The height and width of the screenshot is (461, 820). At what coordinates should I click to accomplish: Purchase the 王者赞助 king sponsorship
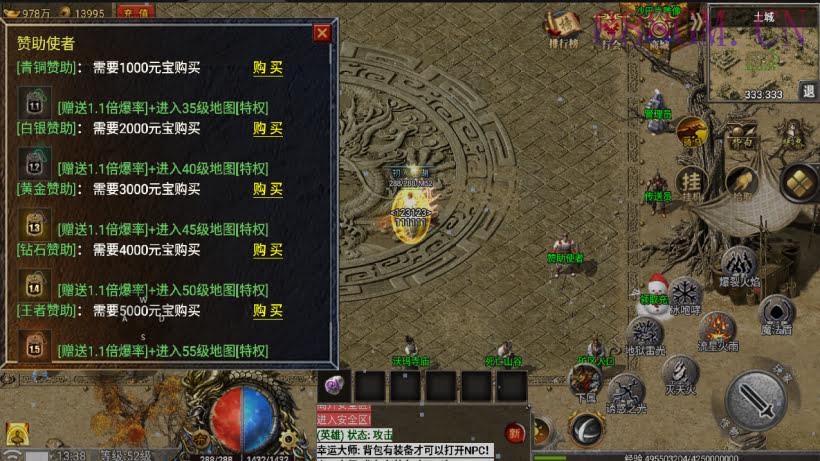[x=267, y=311]
